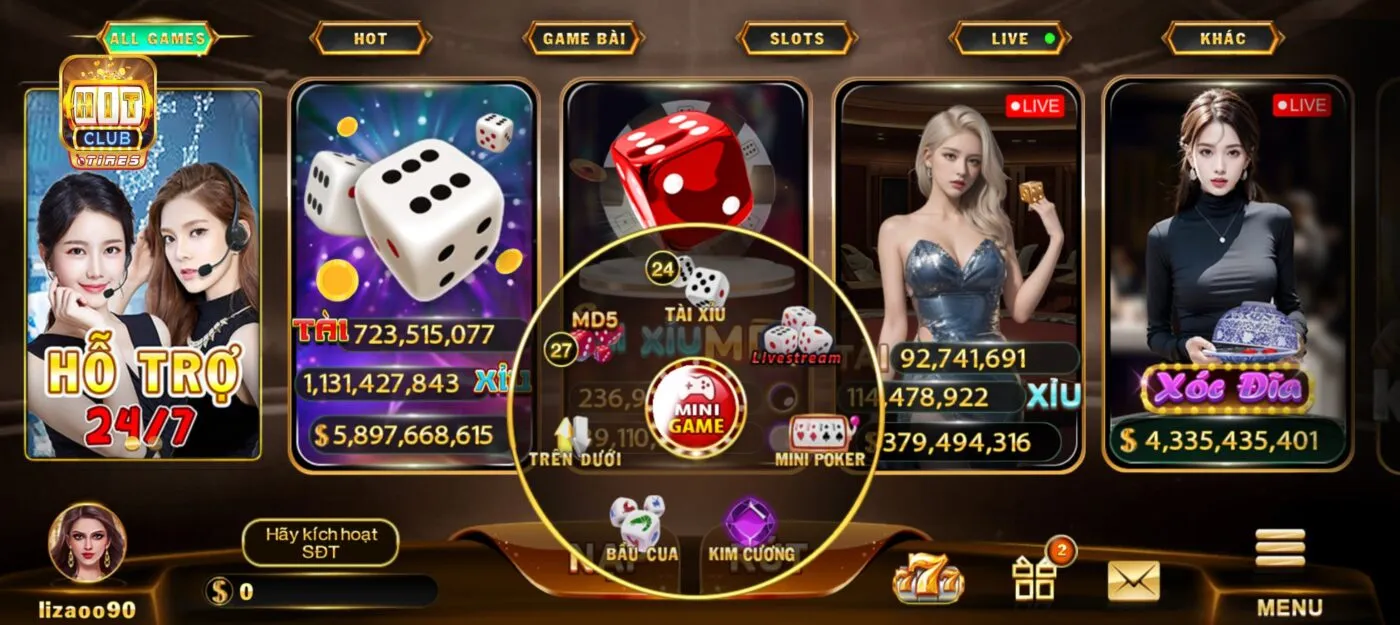The width and height of the screenshot is (1400, 625).
Task: Choose the blonde dealer live Tài Xỉu card
Action: [x=958, y=220]
